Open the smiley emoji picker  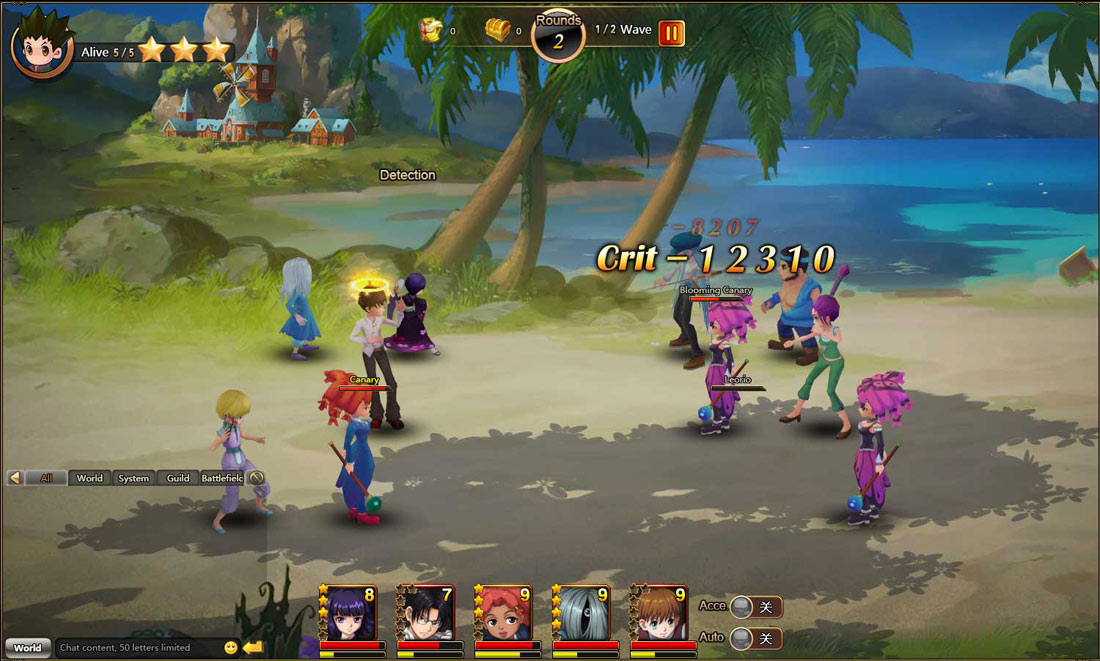[231, 647]
